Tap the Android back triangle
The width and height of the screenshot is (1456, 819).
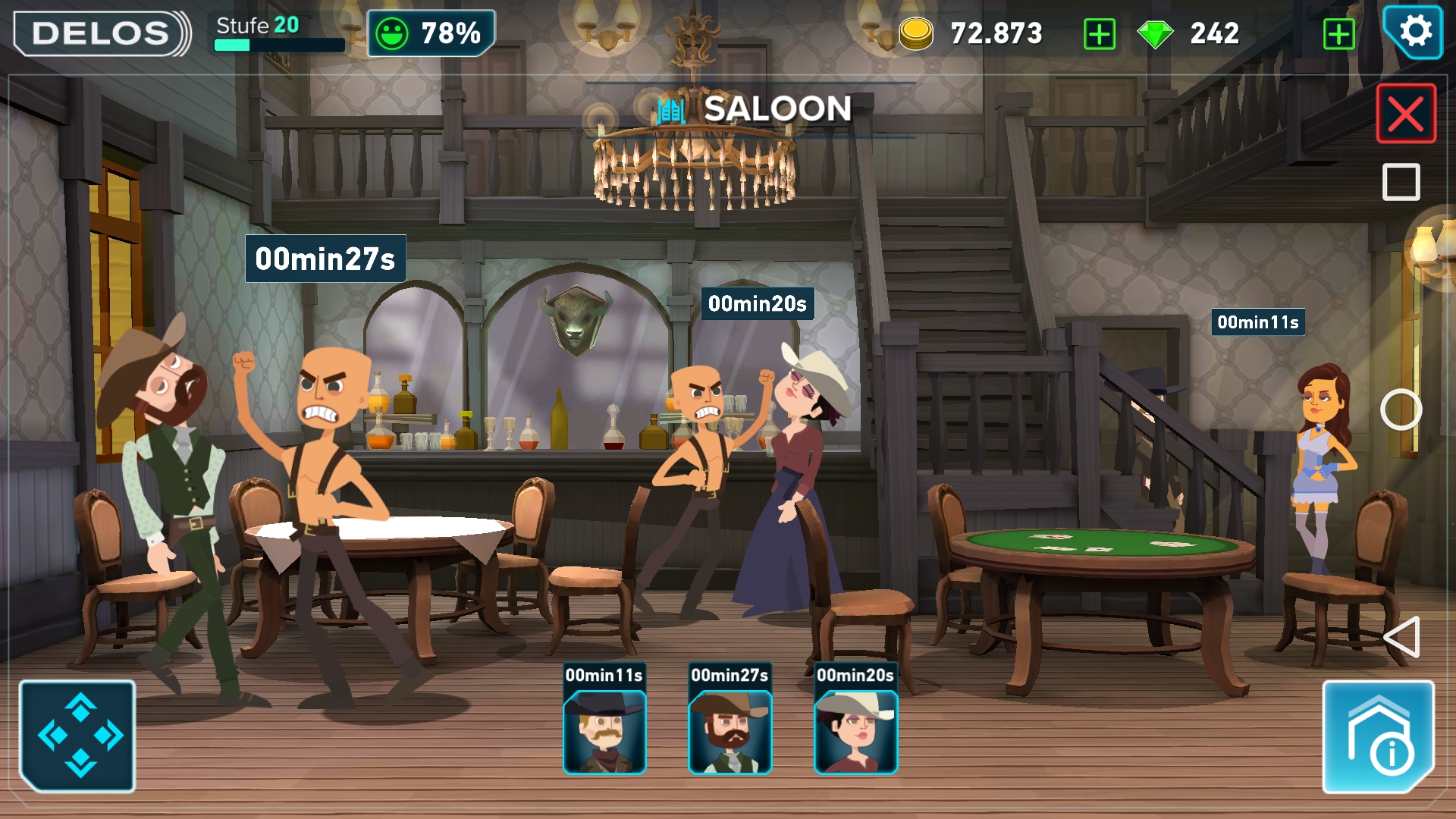pyautogui.click(x=1401, y=637)
